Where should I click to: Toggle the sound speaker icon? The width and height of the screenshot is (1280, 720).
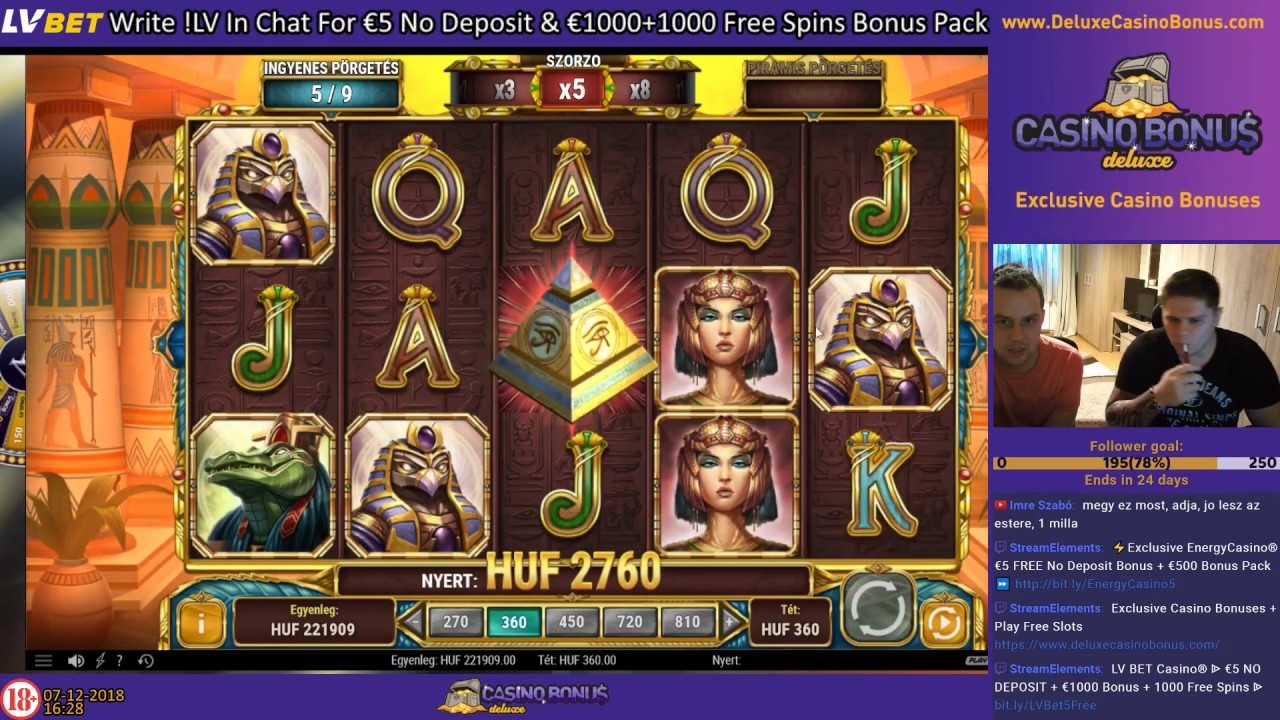76,661
